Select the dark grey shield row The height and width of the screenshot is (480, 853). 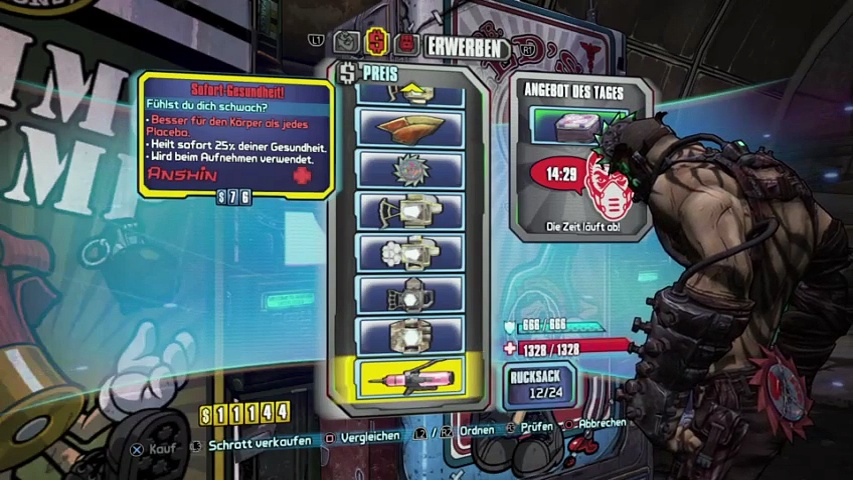click(410, 294)
